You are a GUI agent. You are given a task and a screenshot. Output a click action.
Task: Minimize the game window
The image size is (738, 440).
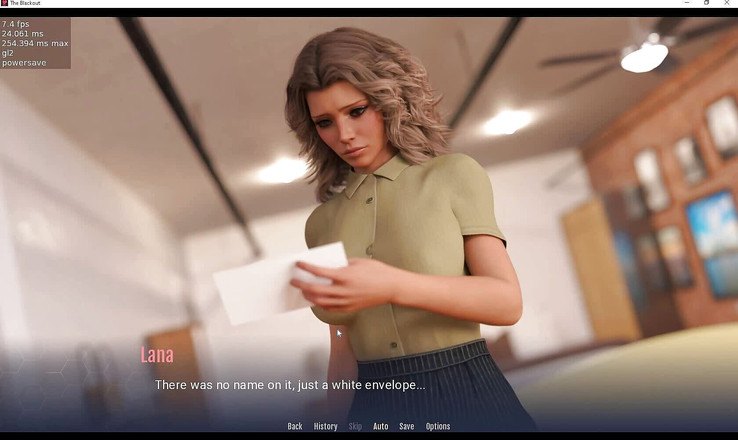tap(685, 3)
